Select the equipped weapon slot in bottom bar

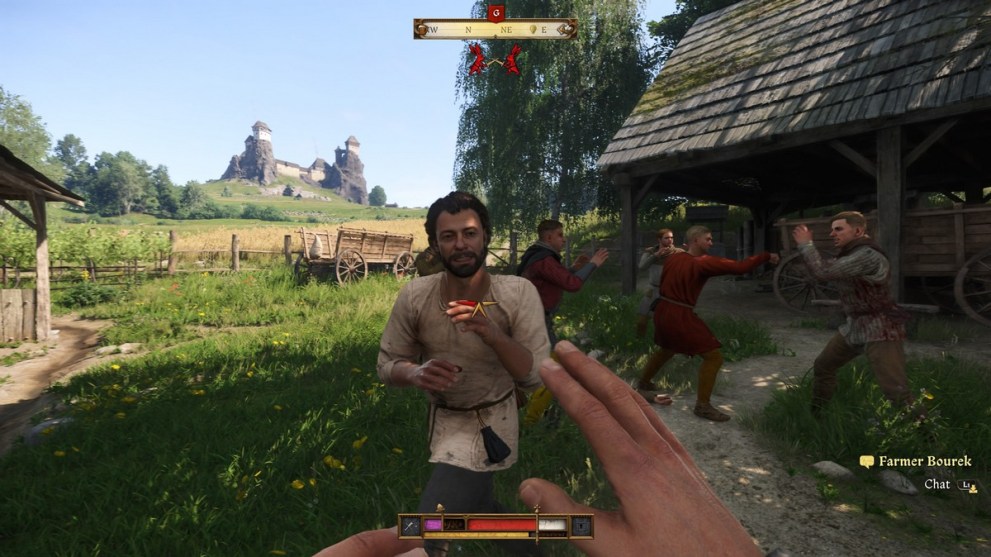tap(410, 525)
